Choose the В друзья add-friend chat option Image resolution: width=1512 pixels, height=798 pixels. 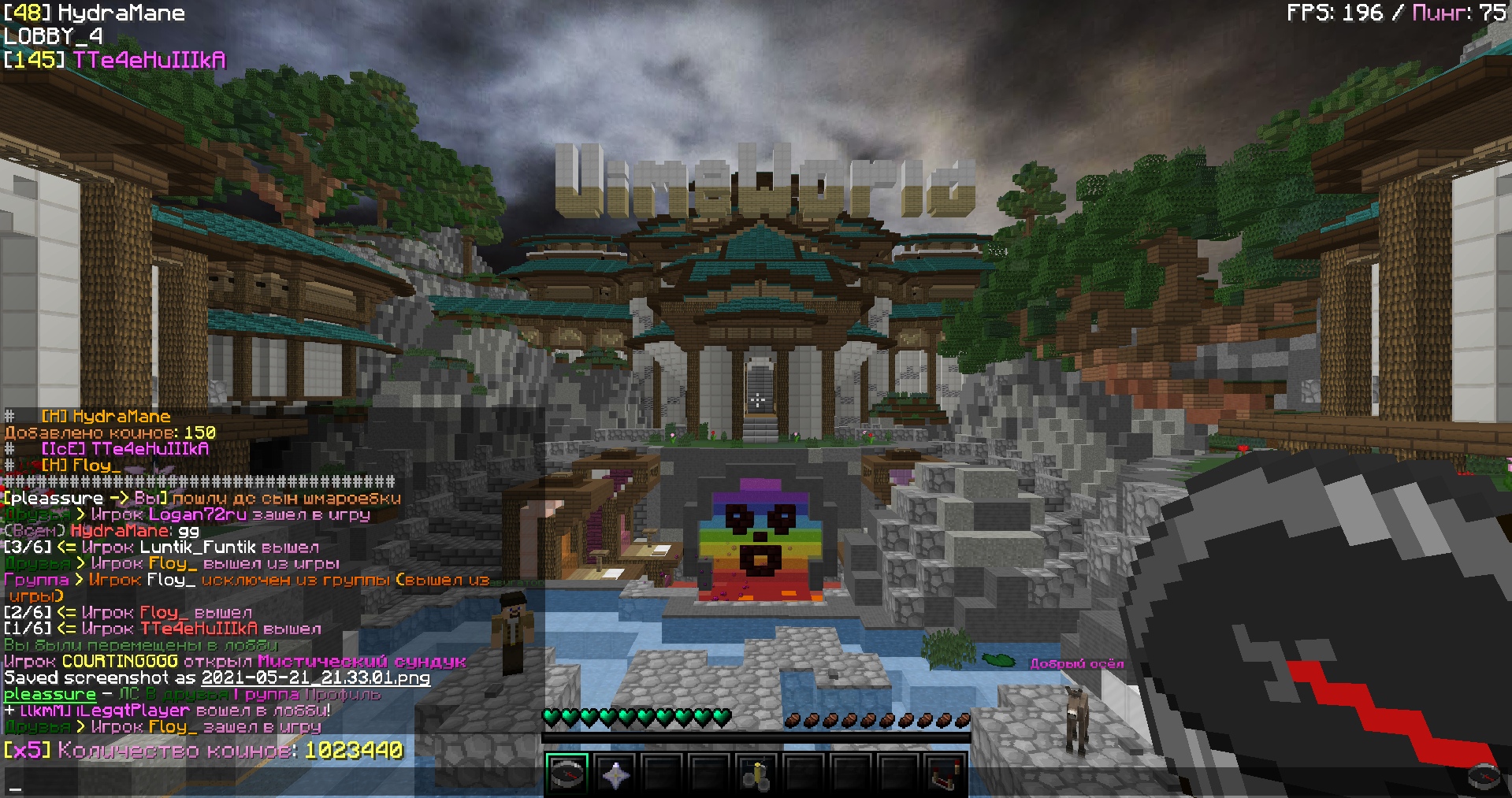(186, 695)
